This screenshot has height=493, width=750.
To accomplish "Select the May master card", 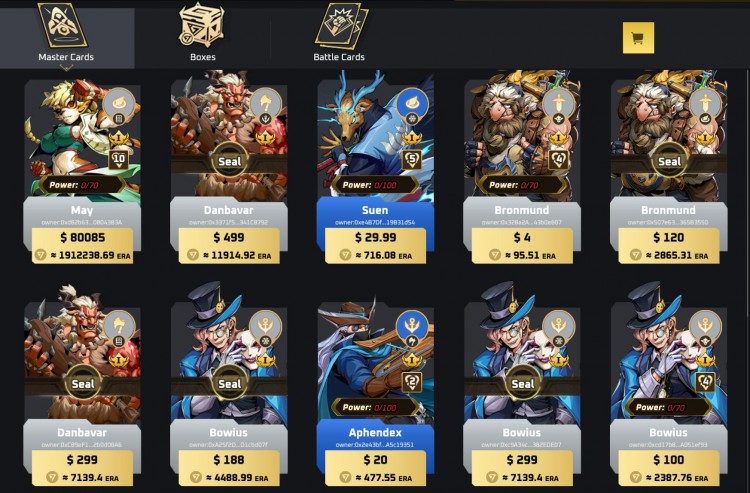I will tap(83, 140).
